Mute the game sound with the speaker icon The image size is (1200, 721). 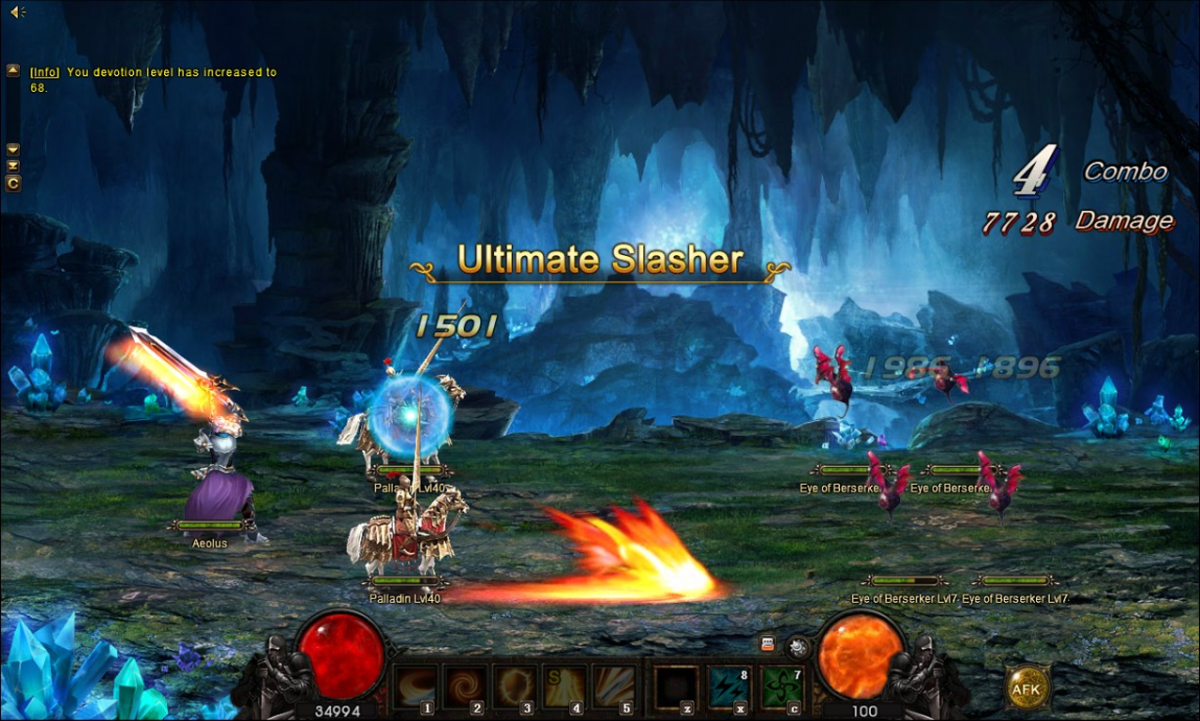coord(16,11)
